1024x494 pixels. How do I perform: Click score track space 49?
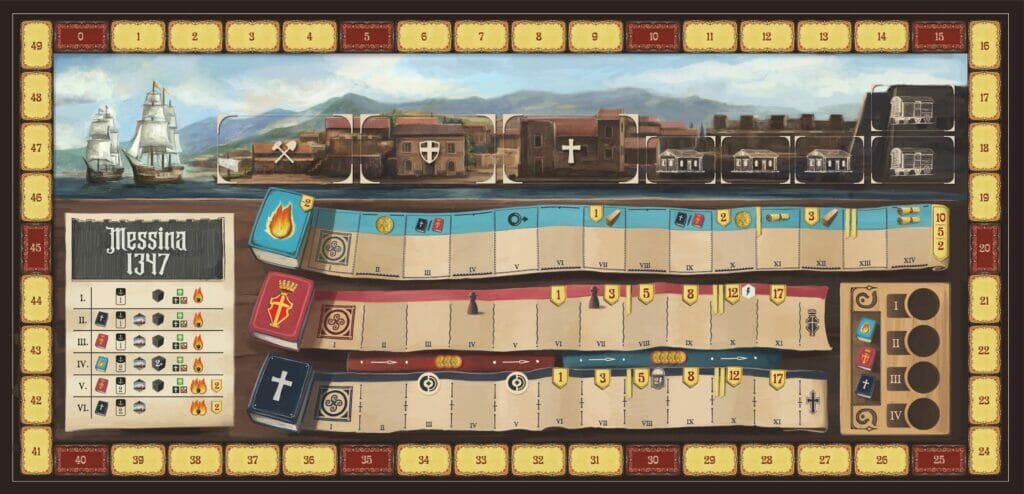click(x=35, y=45)
